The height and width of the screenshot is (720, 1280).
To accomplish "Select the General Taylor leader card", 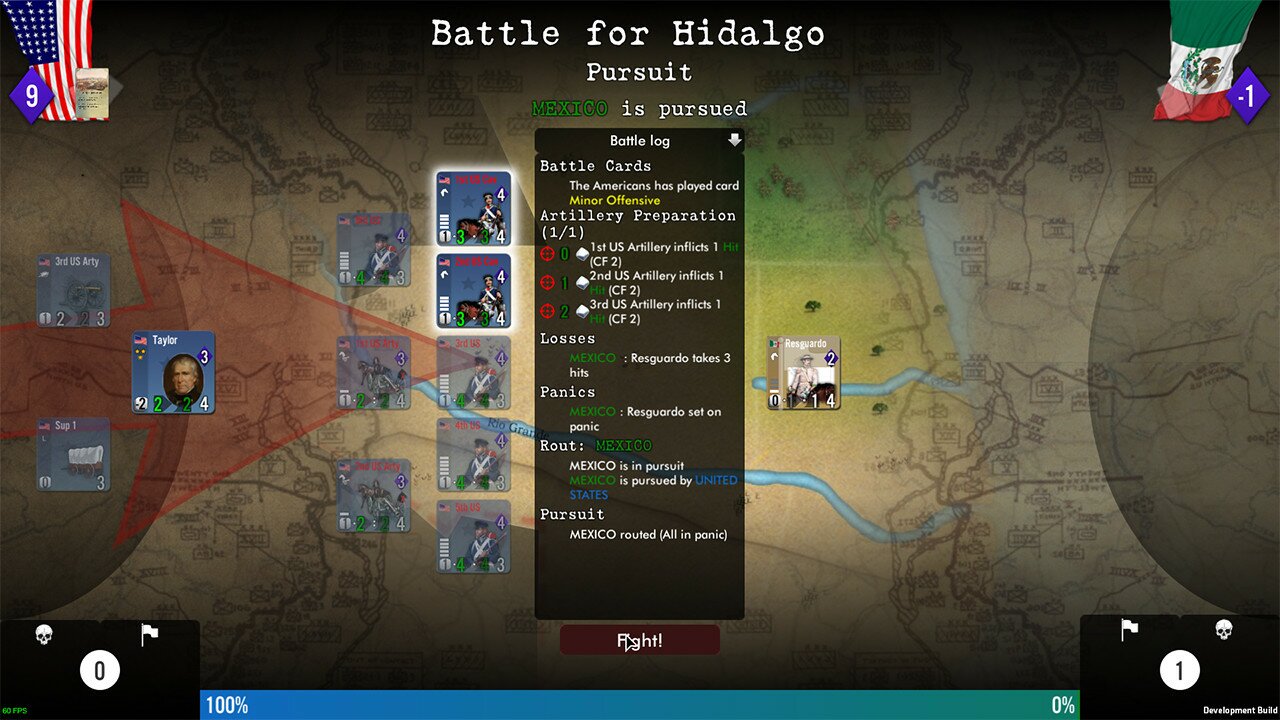I will [x=174, y=373].
